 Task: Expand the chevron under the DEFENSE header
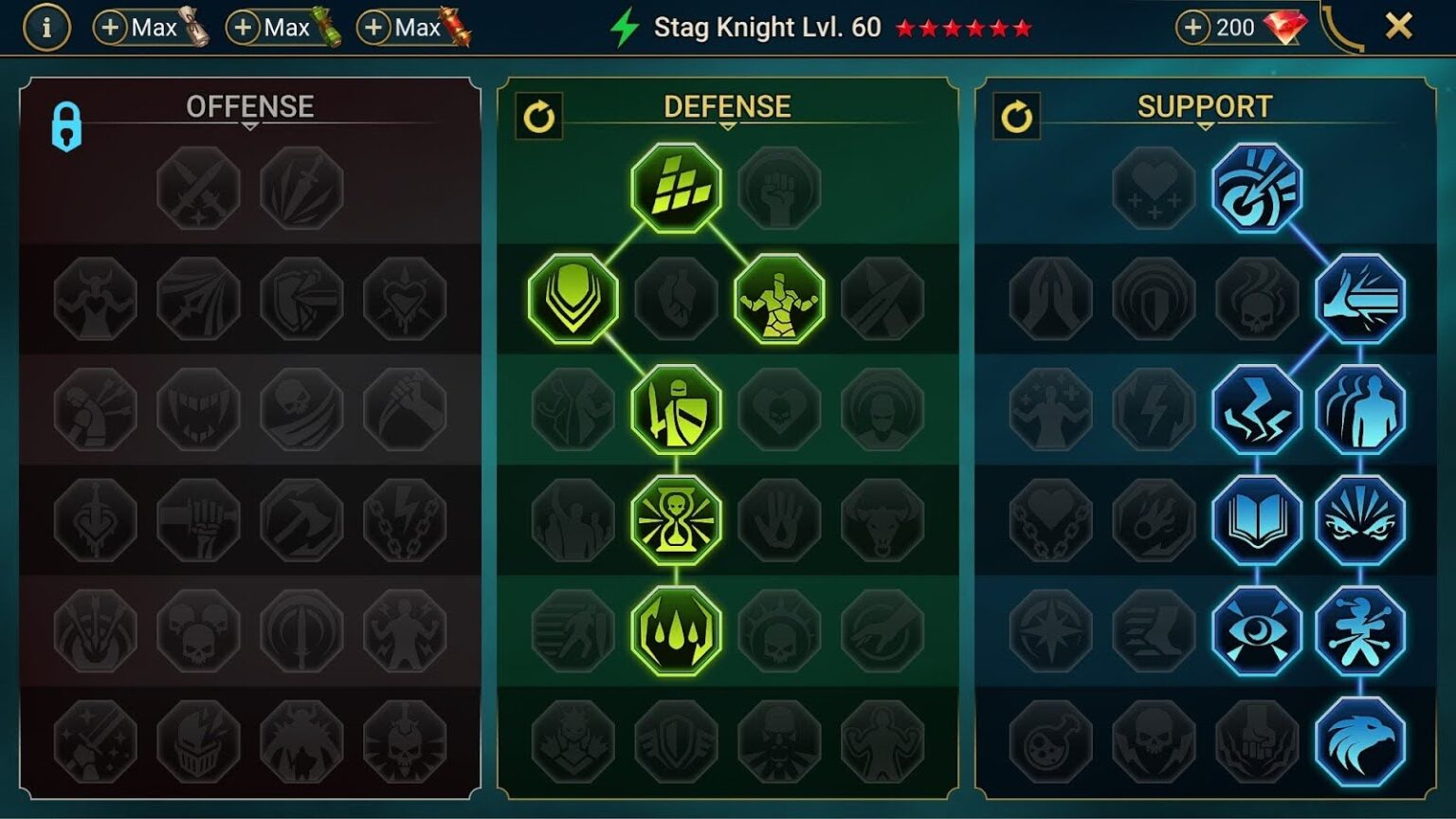(727, 124)
